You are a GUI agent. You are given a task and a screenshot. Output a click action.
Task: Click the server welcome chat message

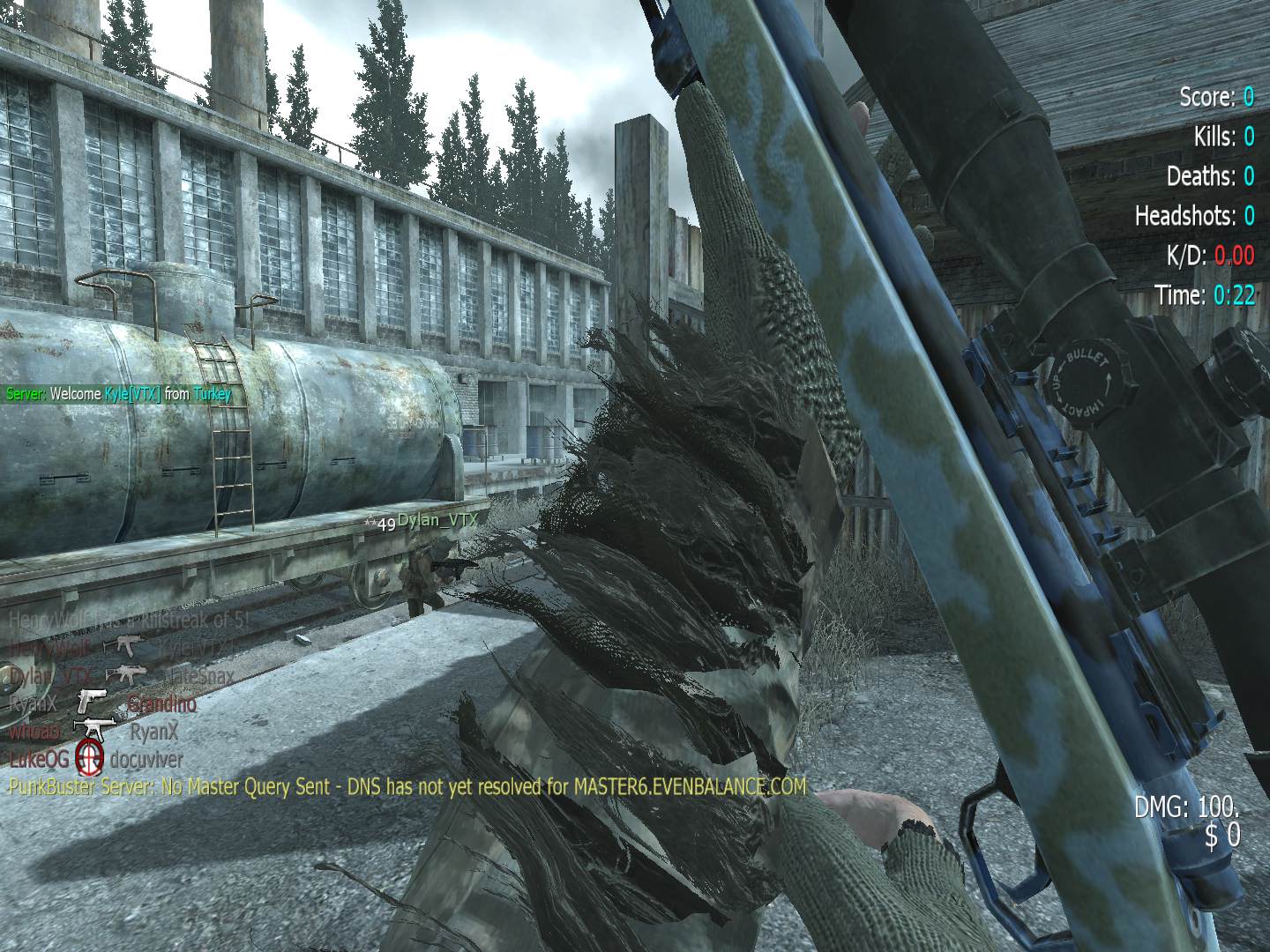[x=118, y=394]
